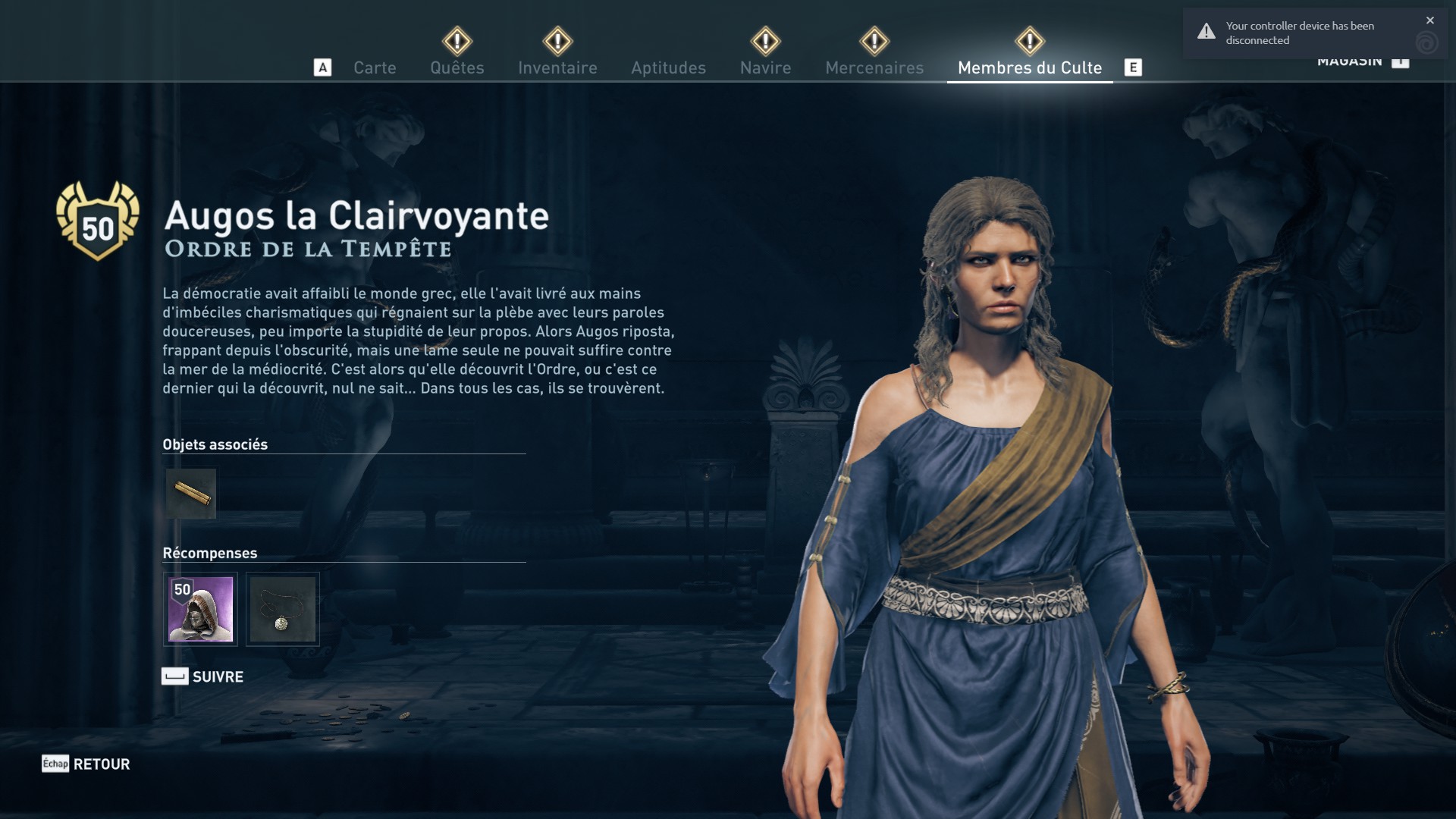The height and width of the screenshot is (819, 1456).
Task: Select the Aptitudes tab
Action: pyautogui.click(x=668, y=67)
